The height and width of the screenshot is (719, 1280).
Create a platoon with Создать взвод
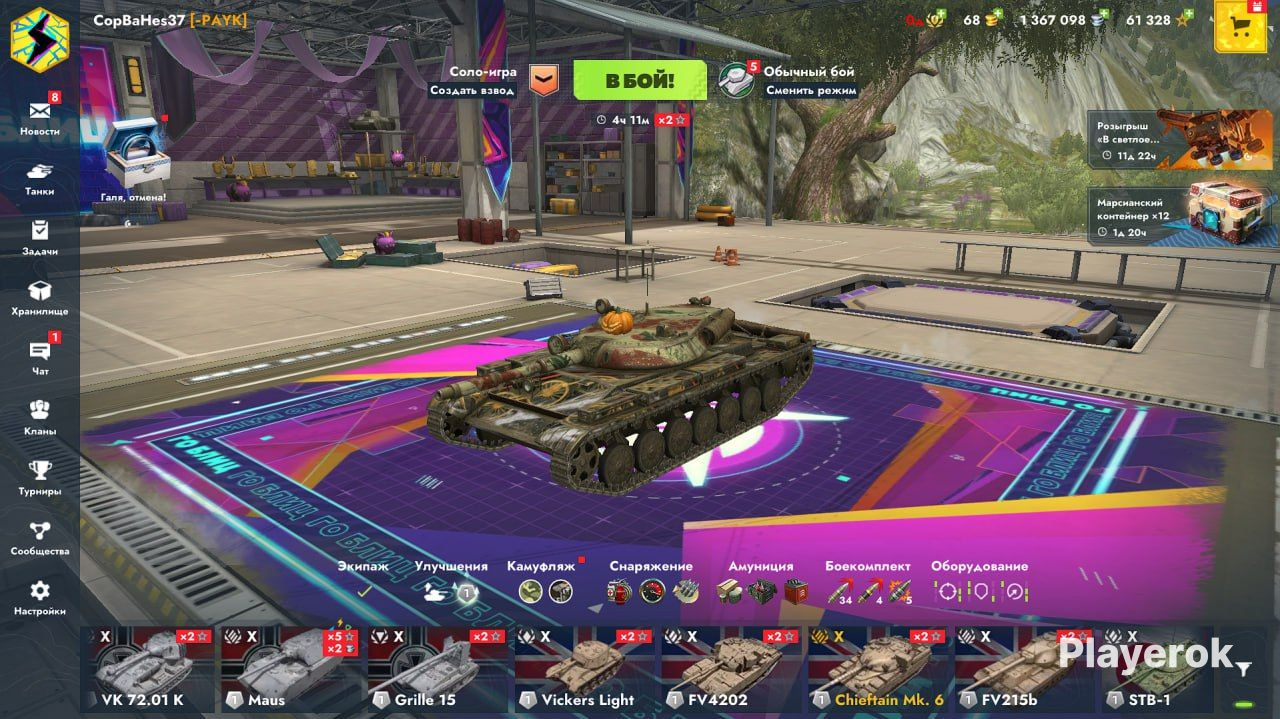472,90
